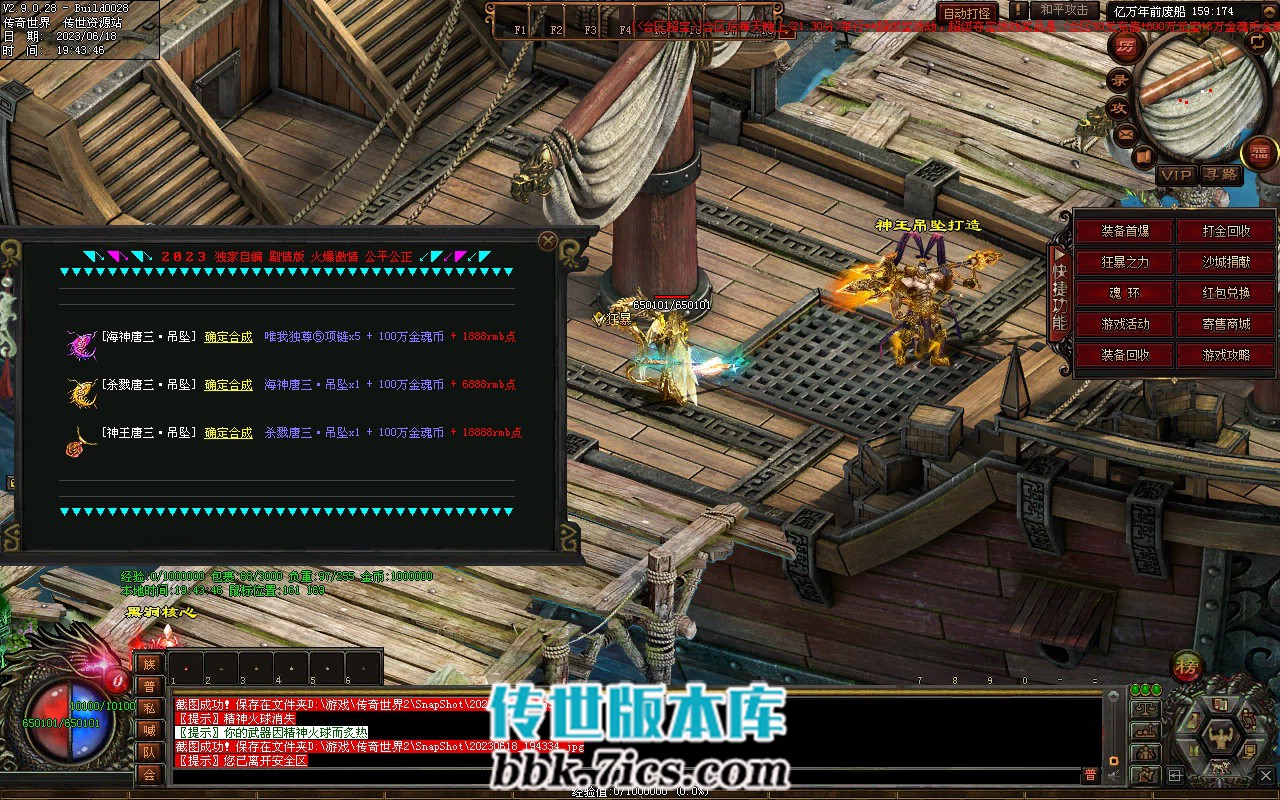Confirm crafting the 神王唐三 pendant
This screenshot has height=800, width=1280.
[x=228, y=433]
